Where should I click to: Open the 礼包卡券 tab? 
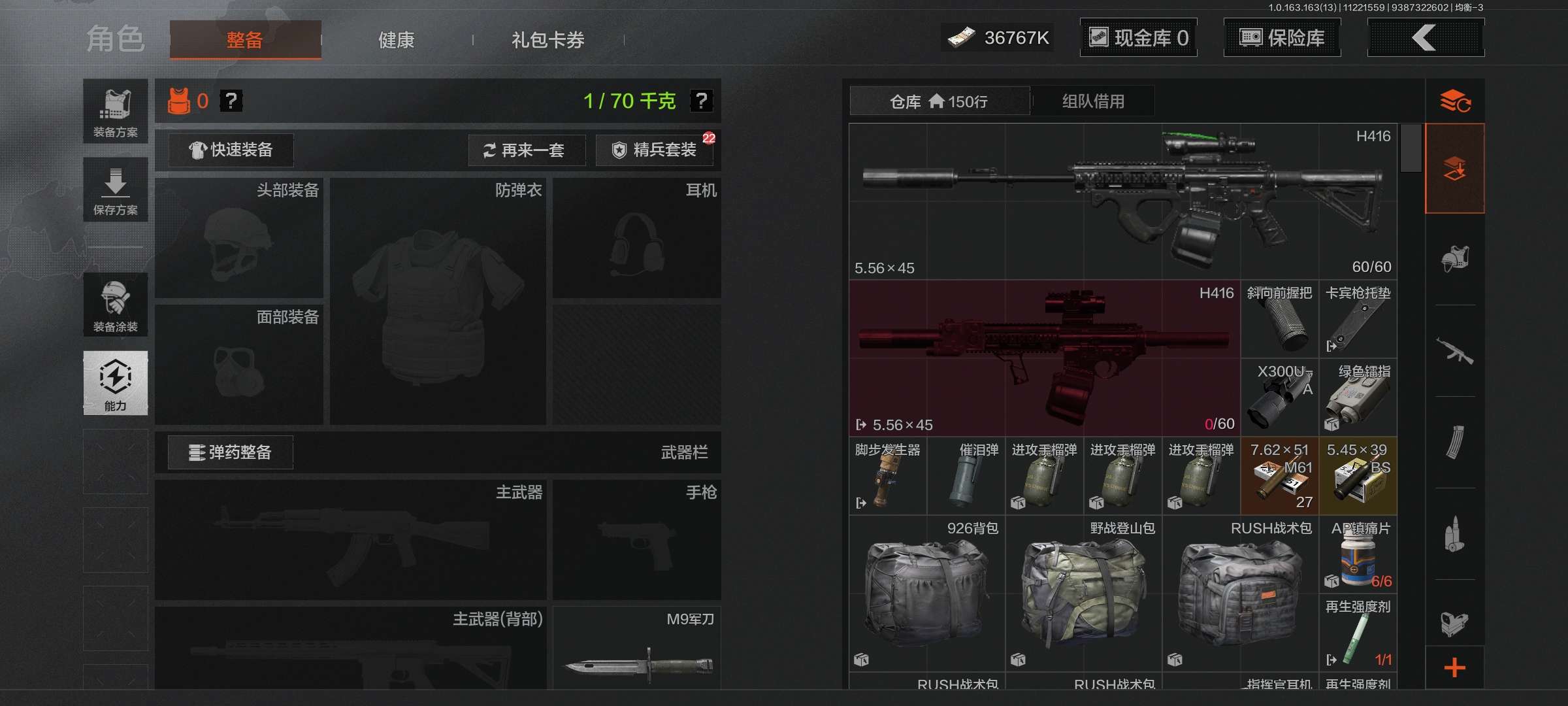[x=547, y=40]
